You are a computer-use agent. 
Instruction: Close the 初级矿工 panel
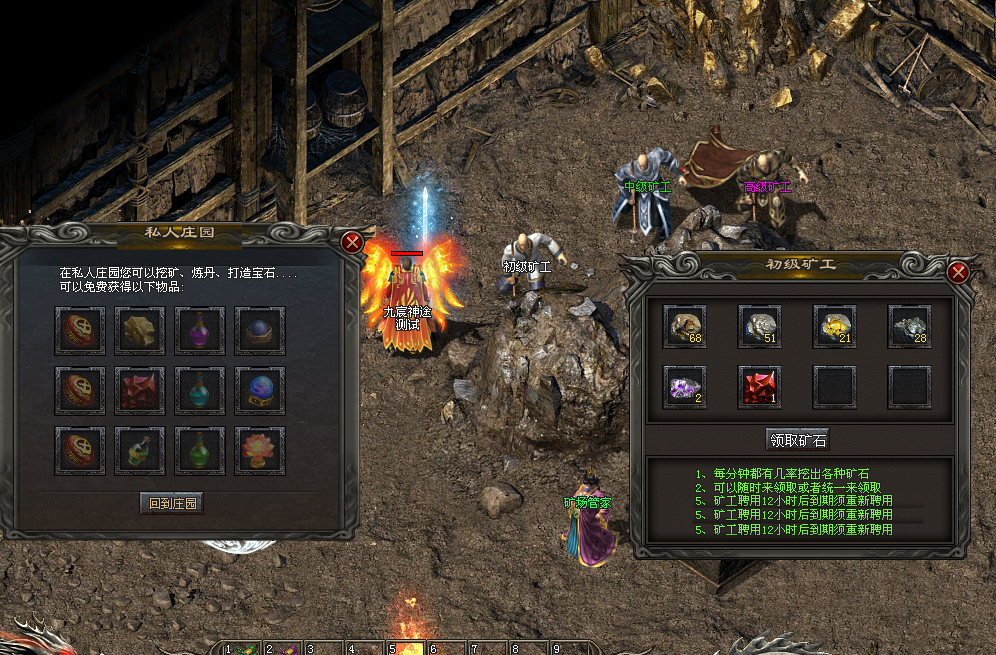[x=958, y=271]
